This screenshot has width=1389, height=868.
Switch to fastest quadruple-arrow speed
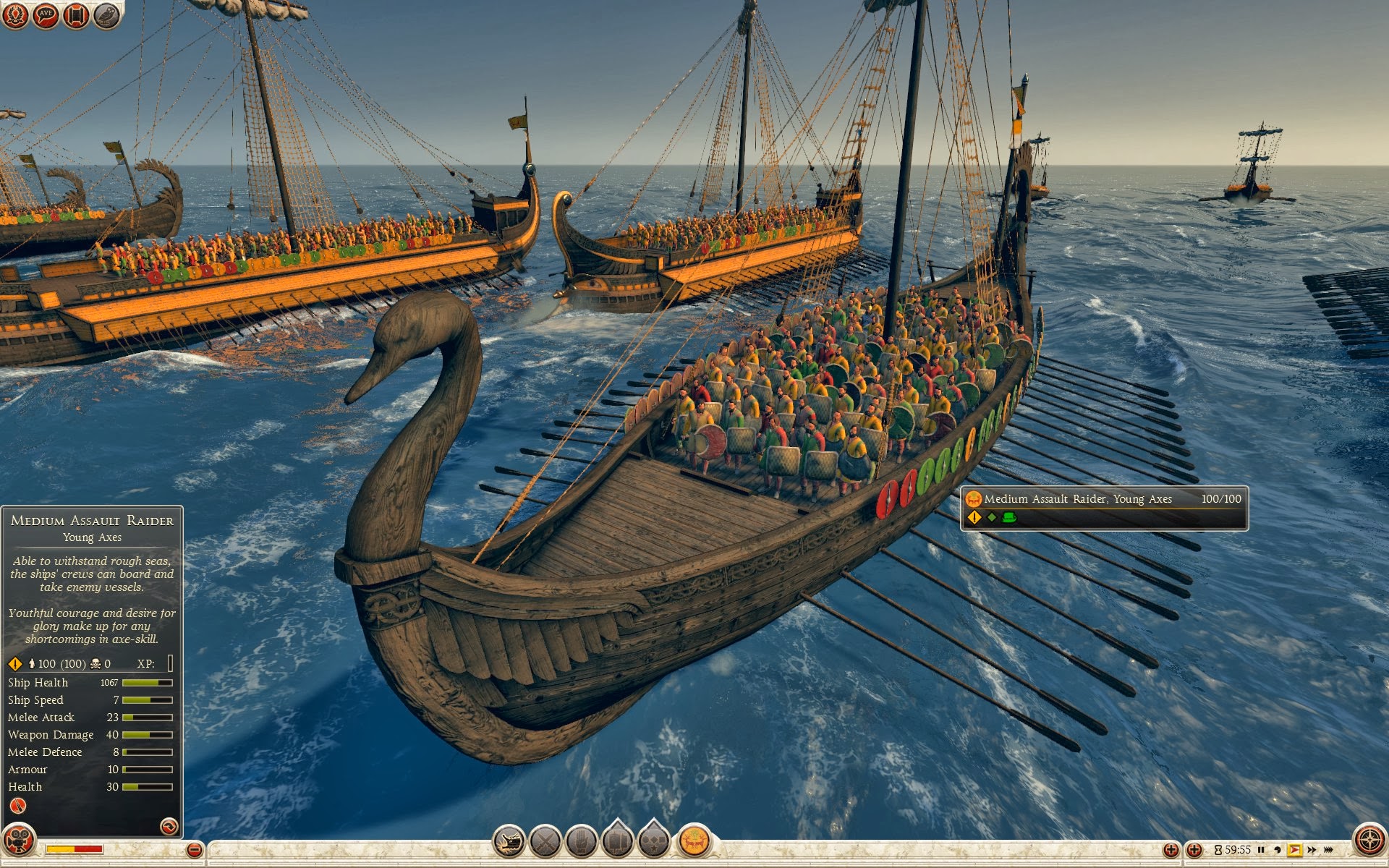point(1328,850)
